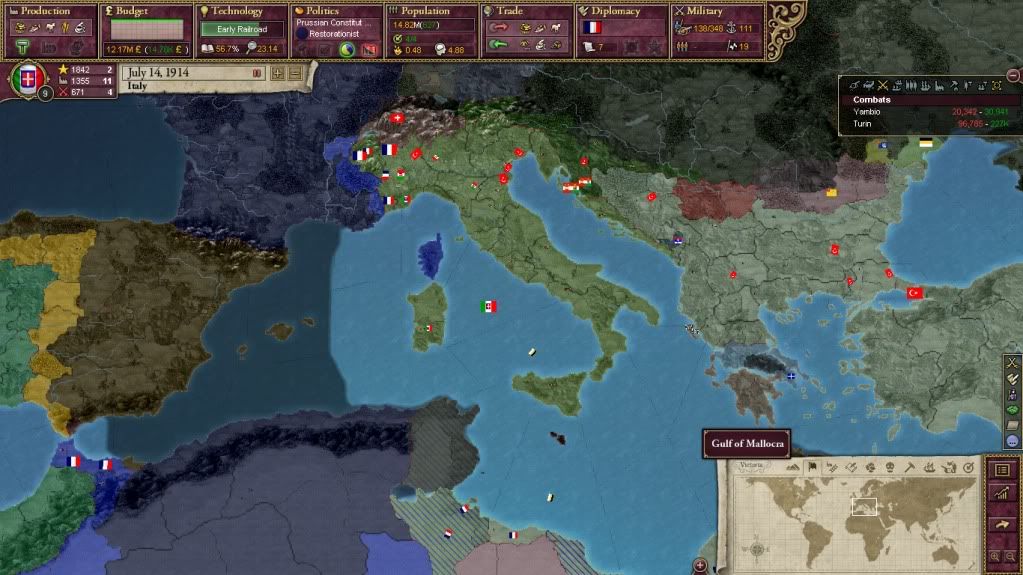Open the Trade panel
Image resolution: width=1023 pixels, height=575 pixels.
(x=526, y=11)
